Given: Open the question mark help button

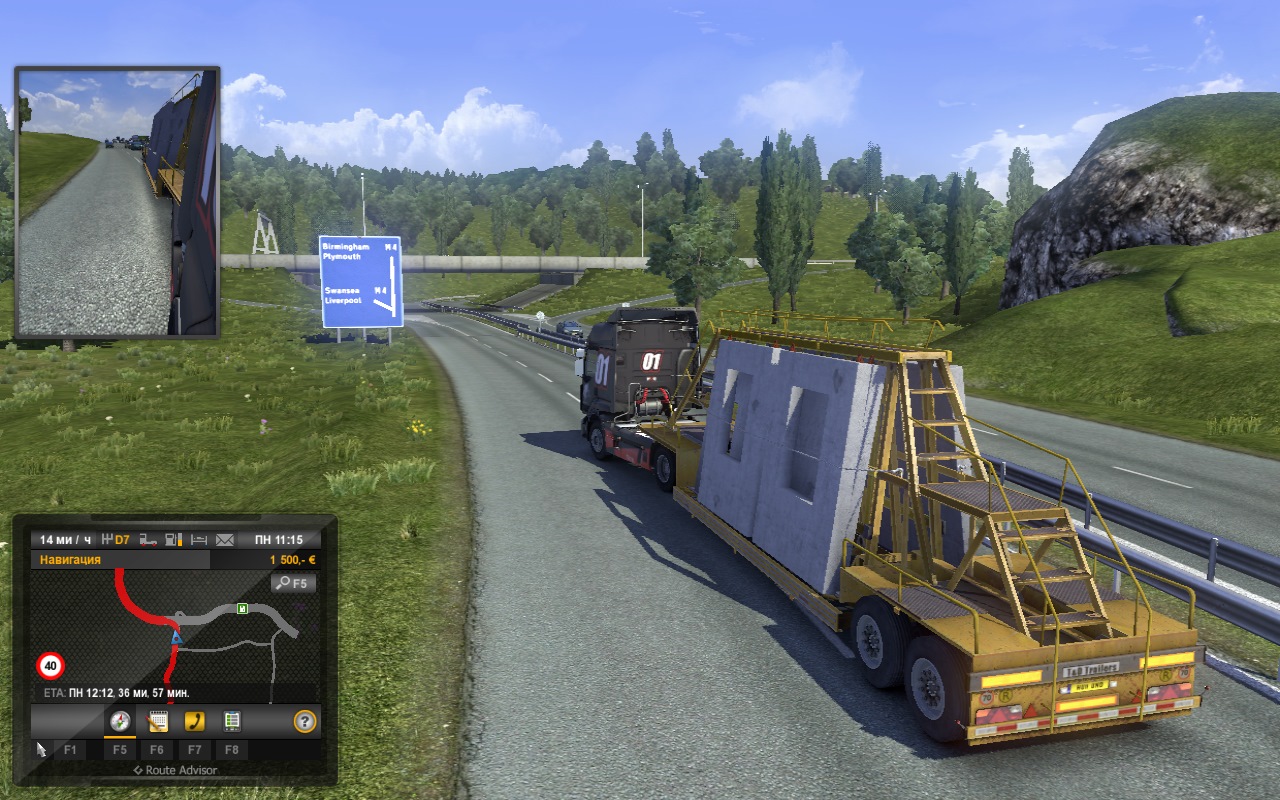Looking at the screenshot, I should pos(305,720).
